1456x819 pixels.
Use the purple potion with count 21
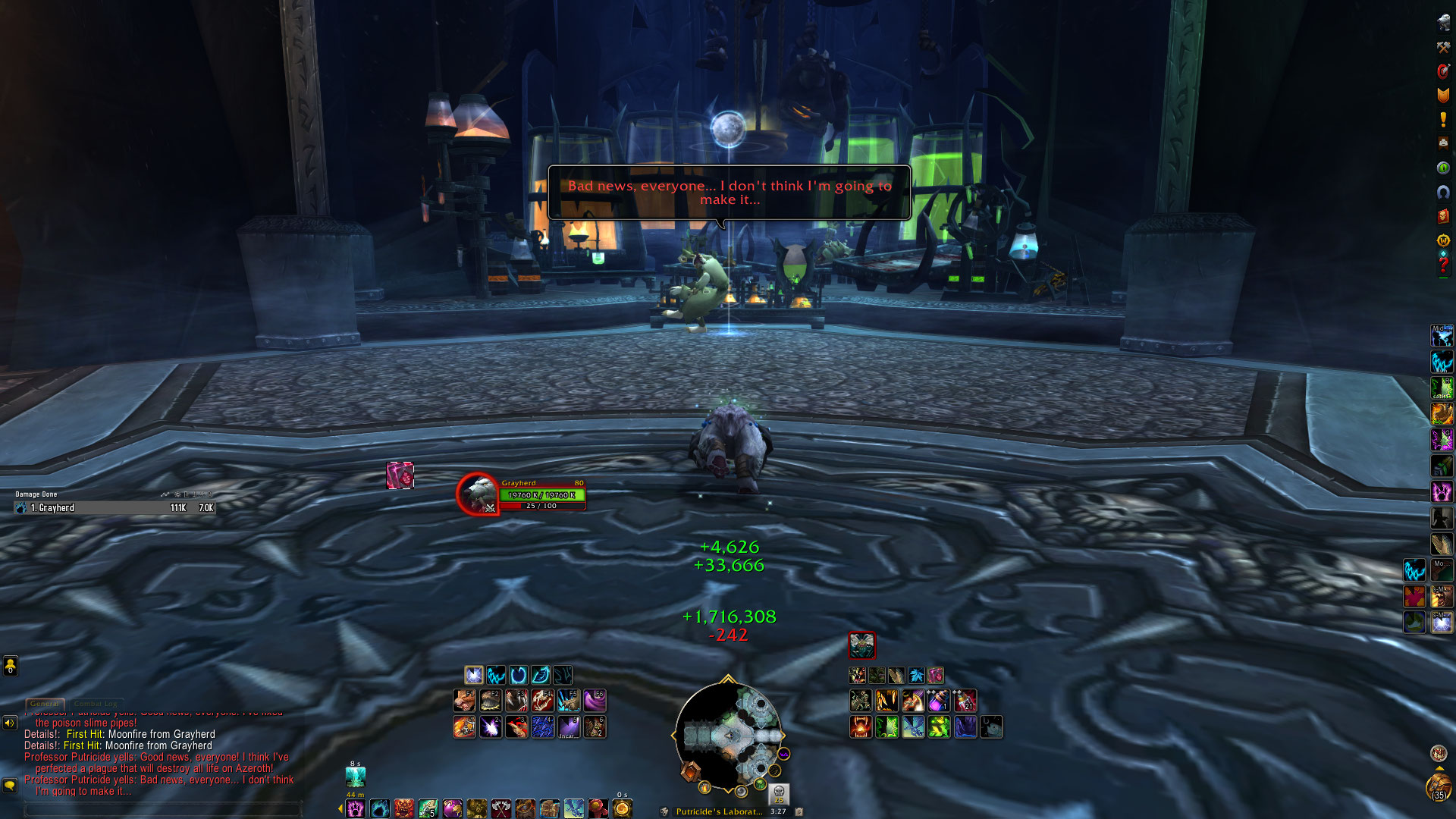tap(965, 701)
